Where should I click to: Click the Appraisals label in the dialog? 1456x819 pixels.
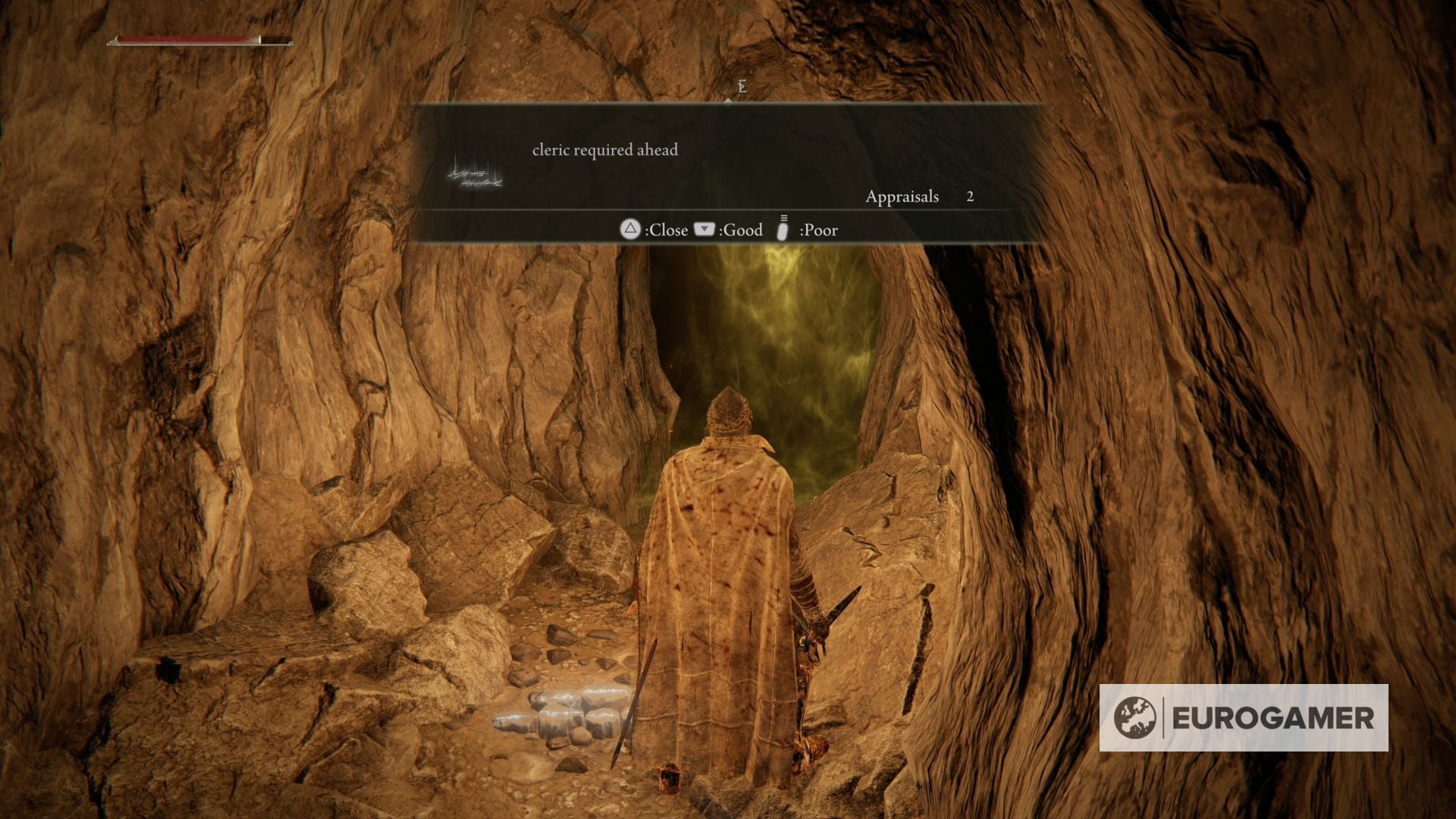point(902,196)
